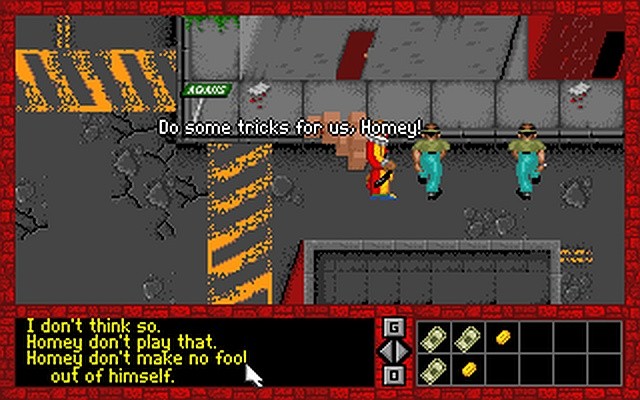This screenshot has height=400, width=640.
Task: Click the G button beside the inventory
Action: [394, 327]
